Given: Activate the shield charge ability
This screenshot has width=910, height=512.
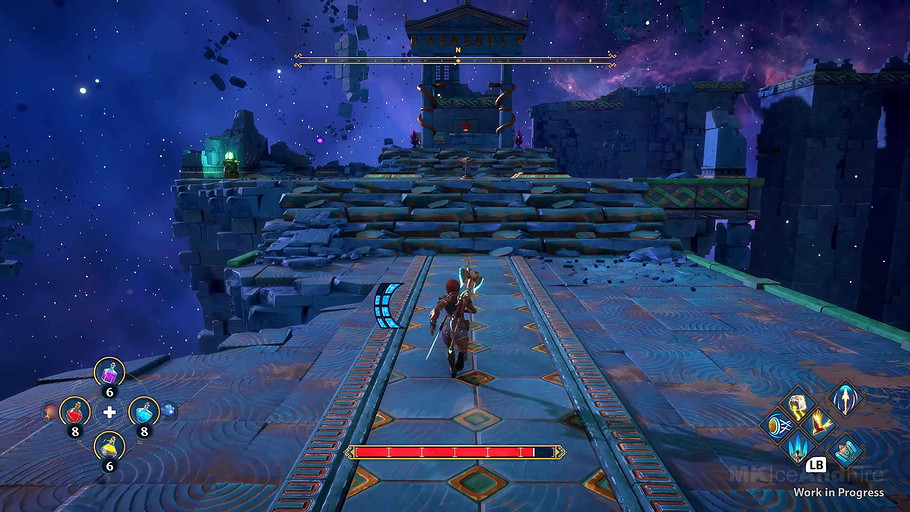Looking at the screenshot, I should click(776, 425).
